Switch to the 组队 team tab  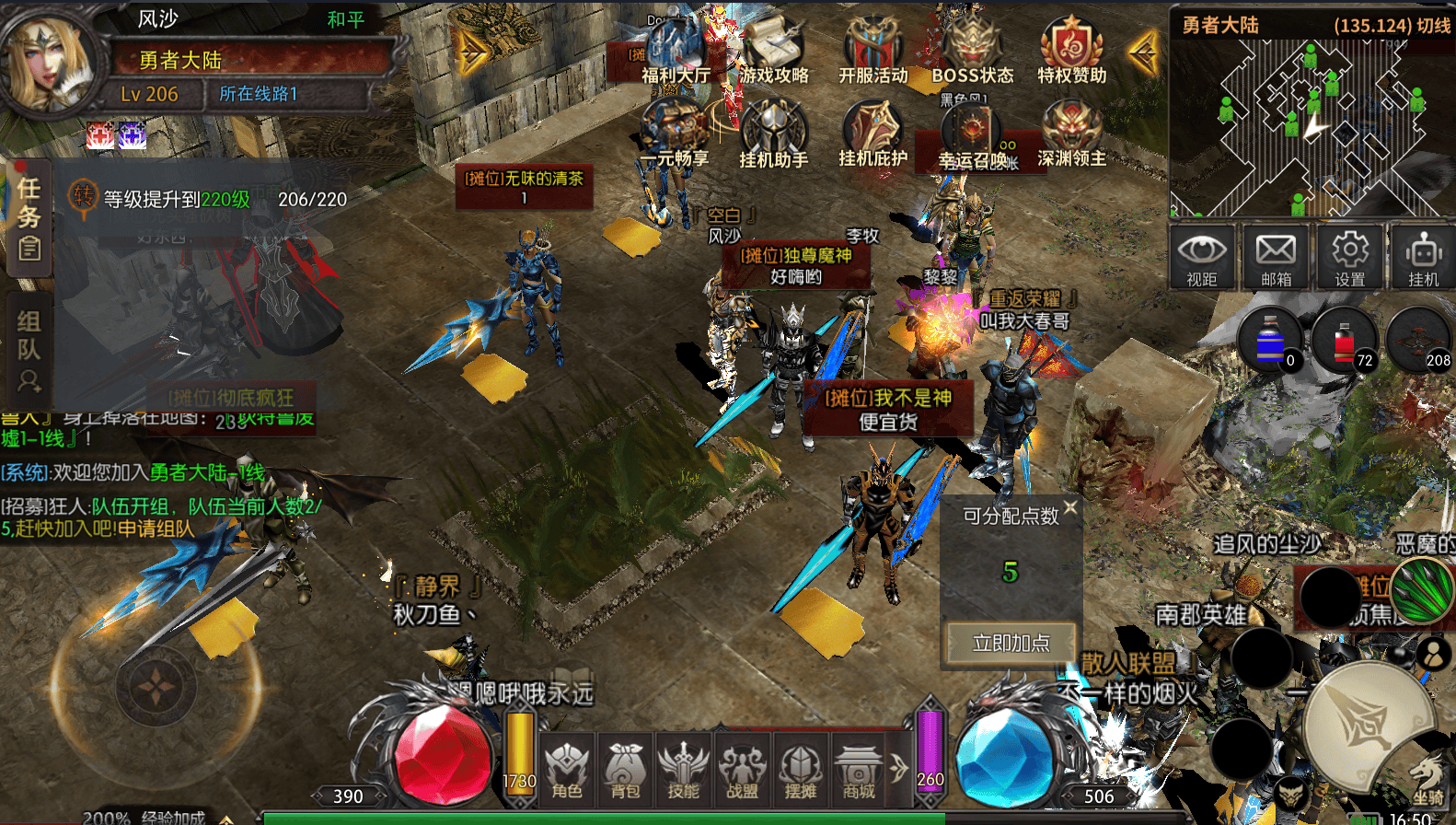[29, 348]
